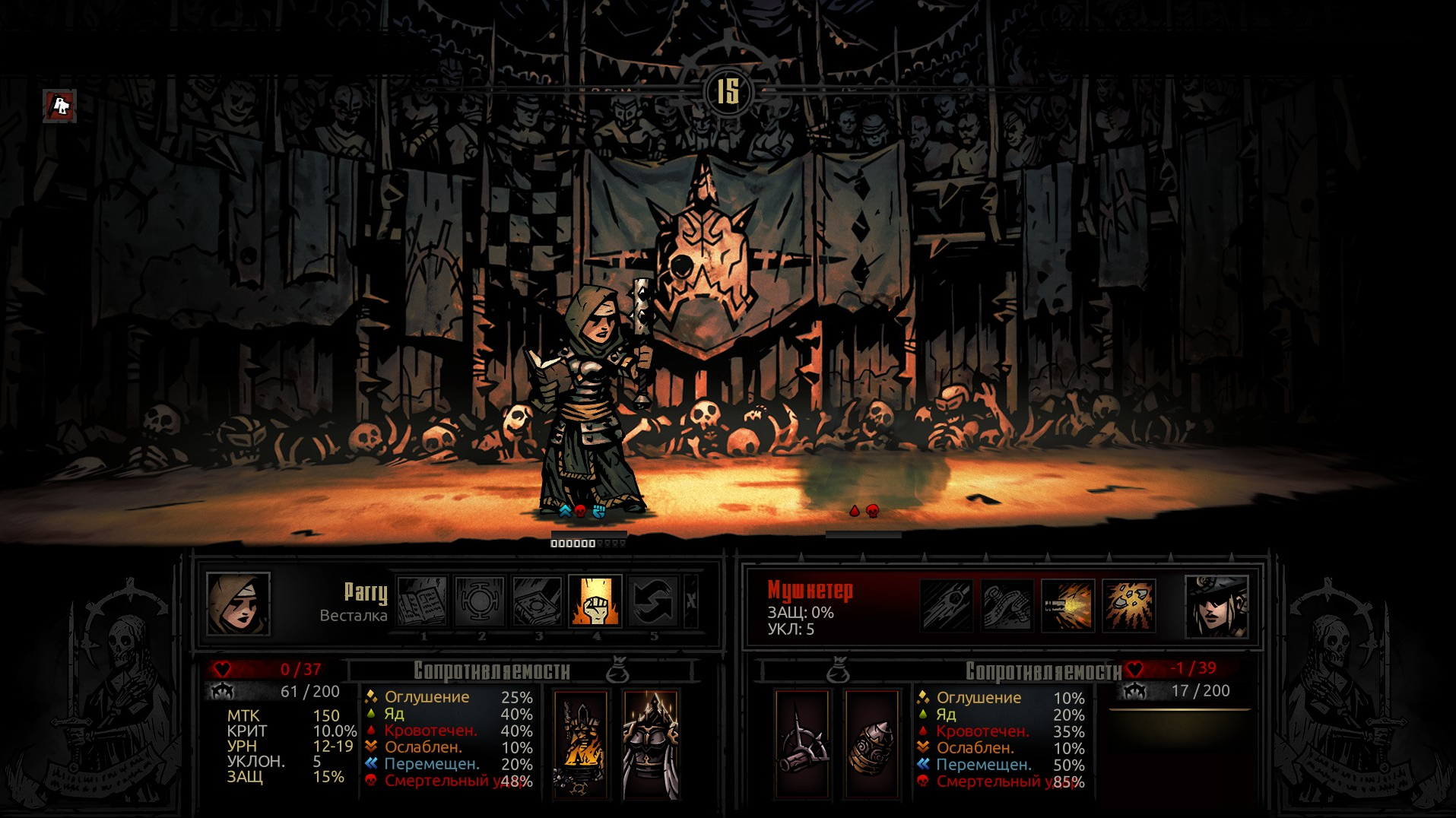Screen dimensions: 1456x818
Task: Open the Vestal's hooded portrait
Action: click(x=238, y=604)
